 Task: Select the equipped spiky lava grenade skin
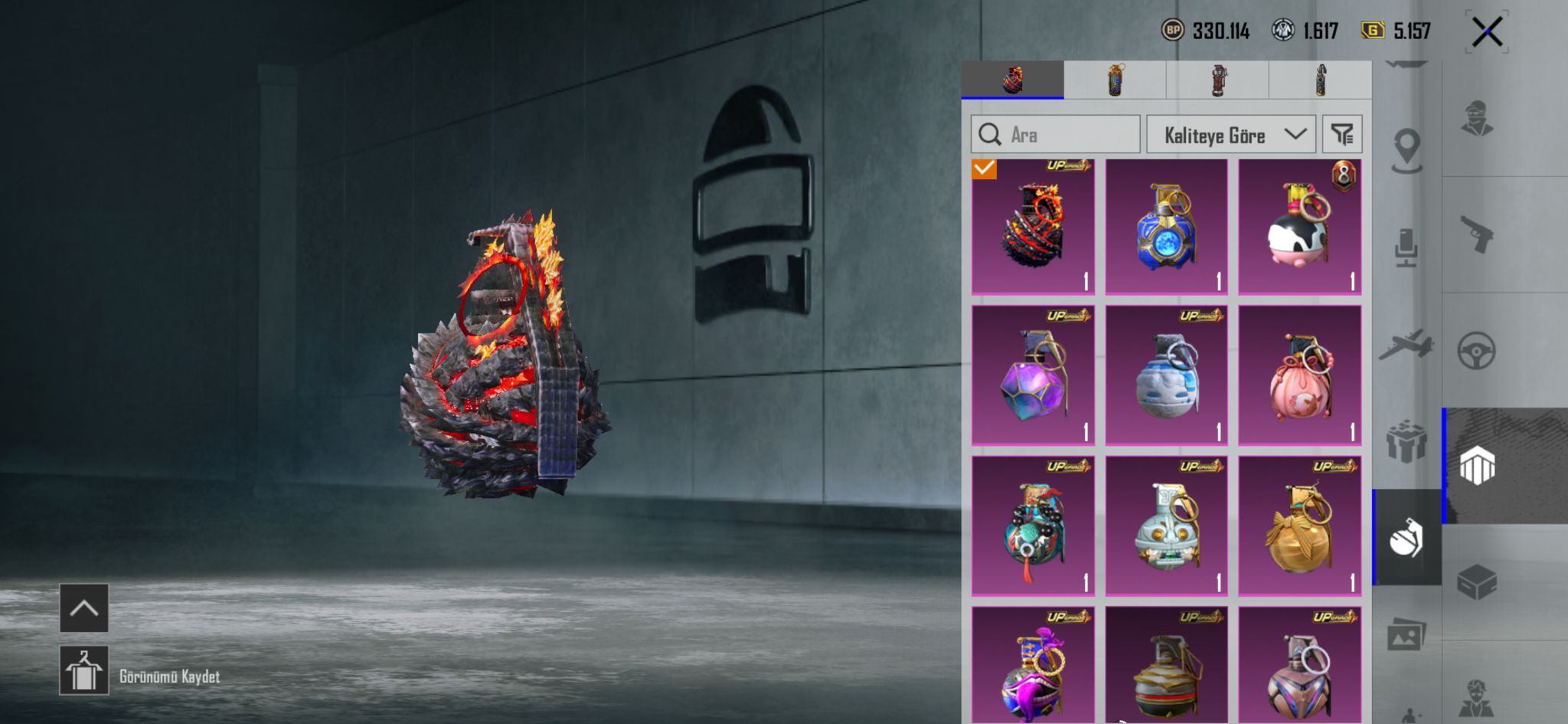(x=1033, y=227)
